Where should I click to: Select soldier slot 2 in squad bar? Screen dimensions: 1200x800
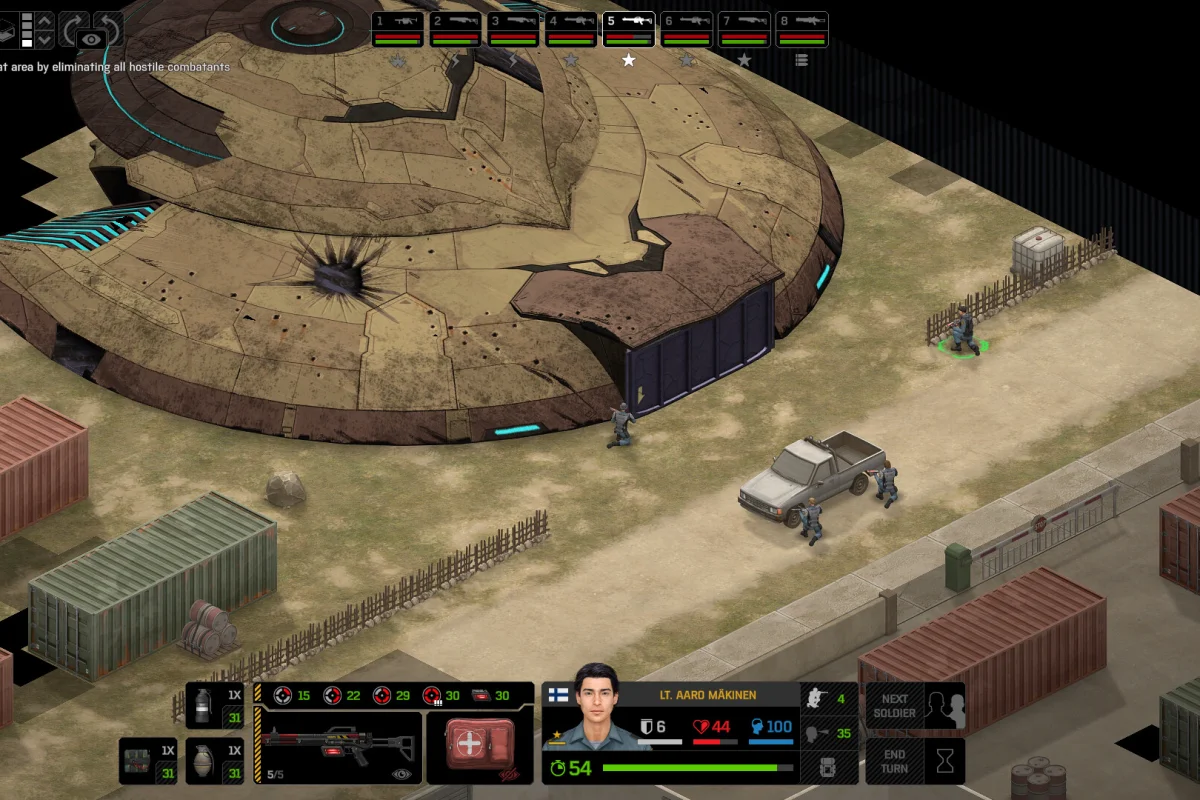coord(456,29)
